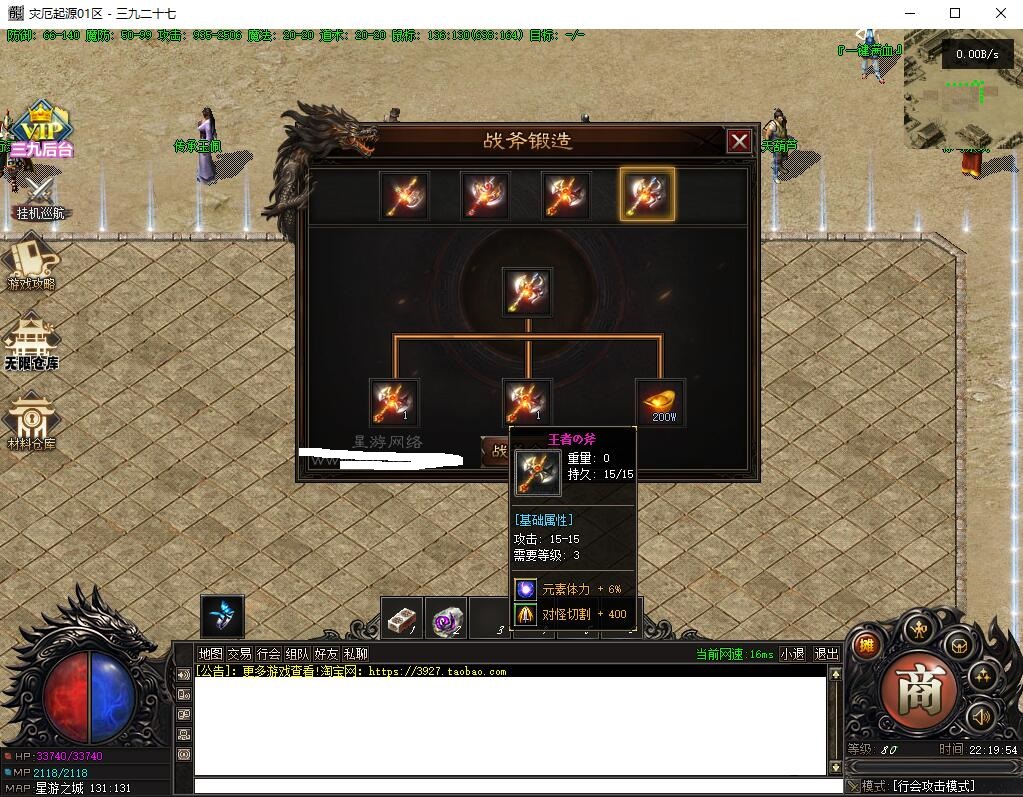Open the 材料仓库 material warehouse
This screenshot has width=1023, height=797.
click(31, 422)
